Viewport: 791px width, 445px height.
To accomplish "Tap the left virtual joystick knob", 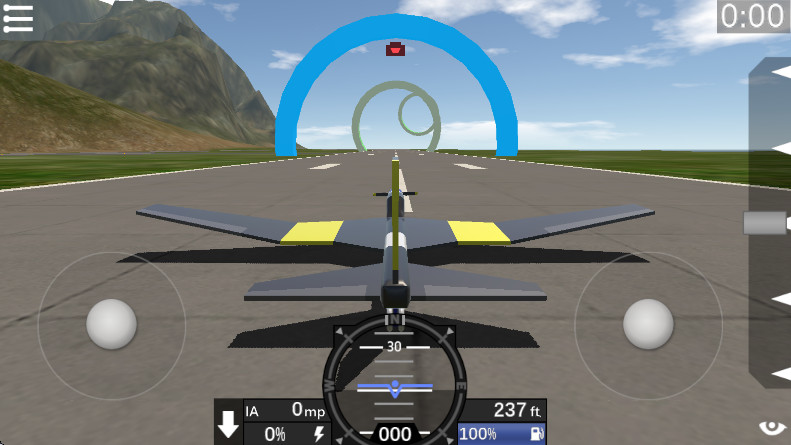I will 111,324.
